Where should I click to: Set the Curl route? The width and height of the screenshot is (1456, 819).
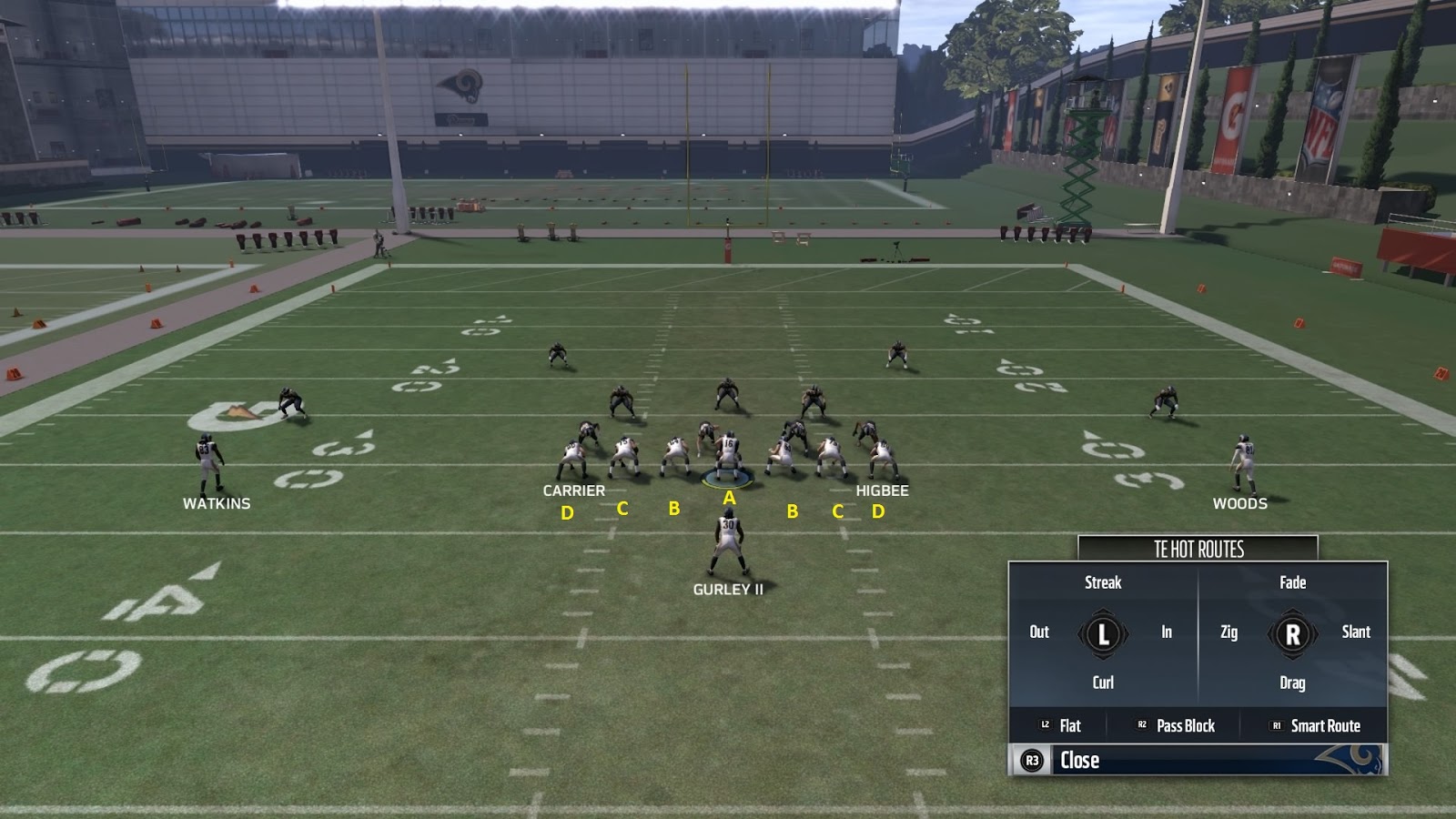click(1102, 682)
